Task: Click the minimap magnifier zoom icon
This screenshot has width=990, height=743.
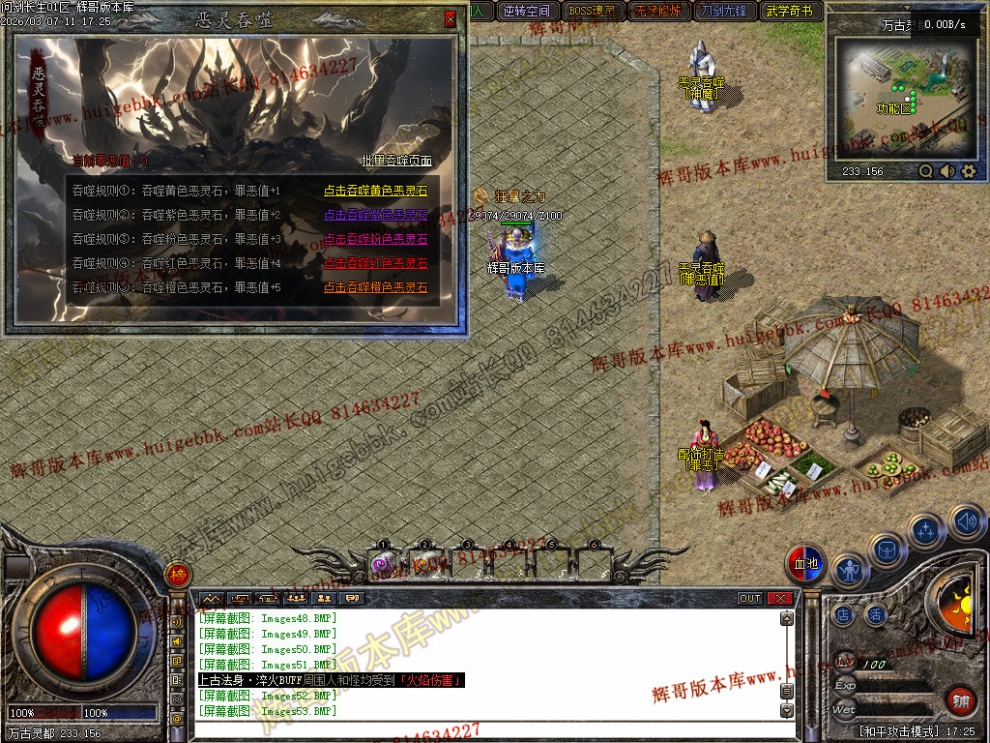Action: pyautogui.click(x=926, y=171)
